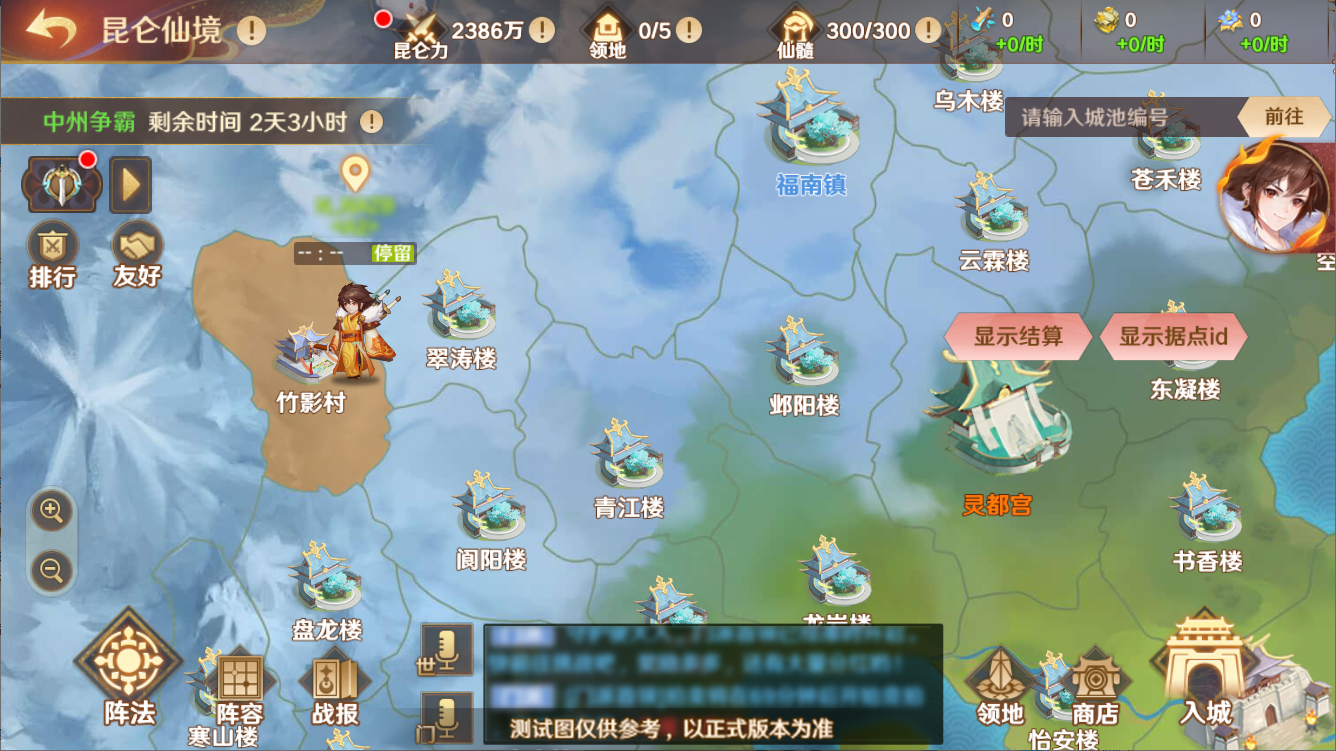Zoom out the map with the minus magnifier

tap(51, 570)
